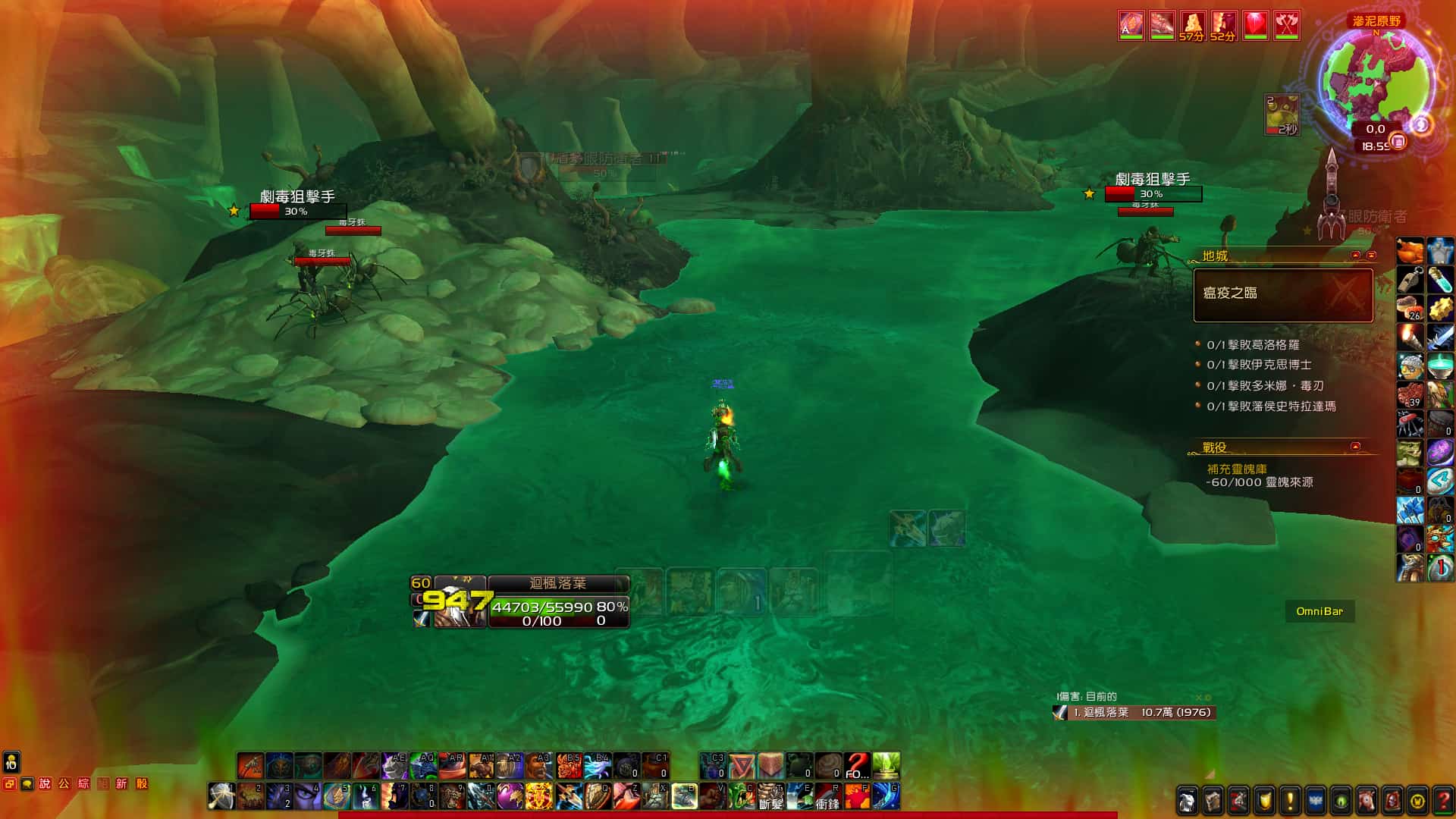Use the green orc head ability

click(741, 796)
